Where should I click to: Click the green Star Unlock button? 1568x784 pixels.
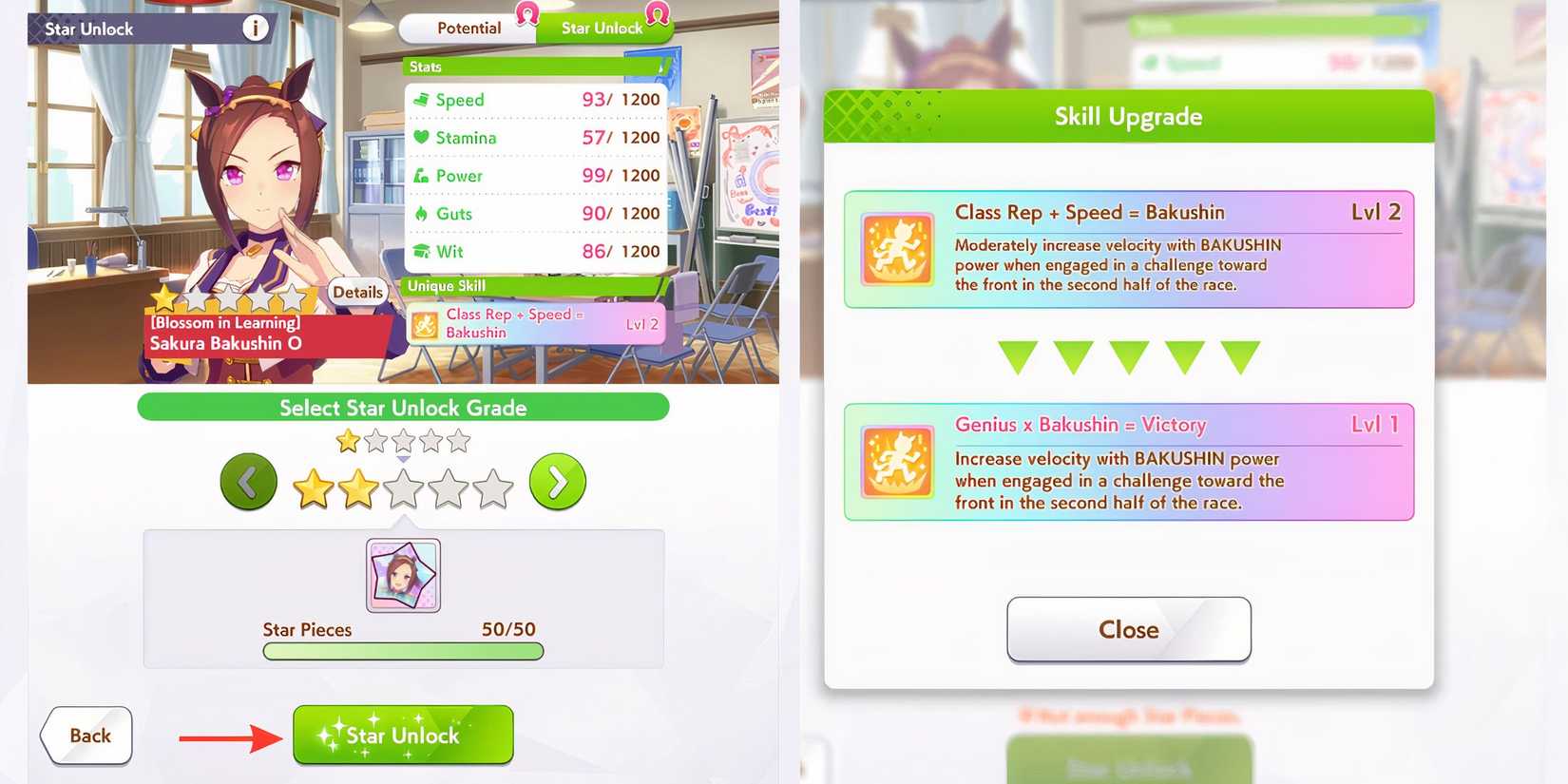403,734
